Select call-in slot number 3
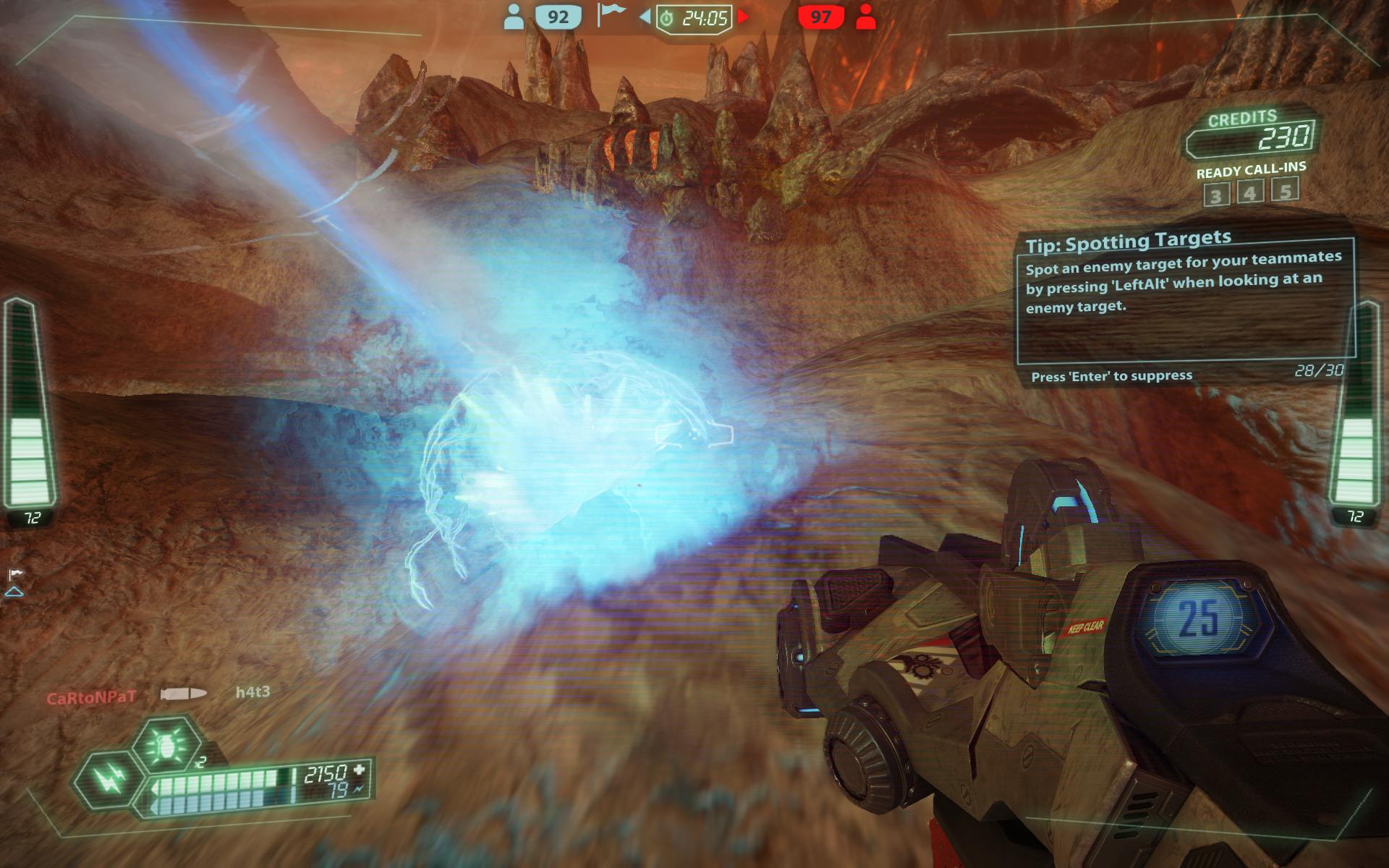The height and width of the screenshot is (868, 1389). point(1216,195)
